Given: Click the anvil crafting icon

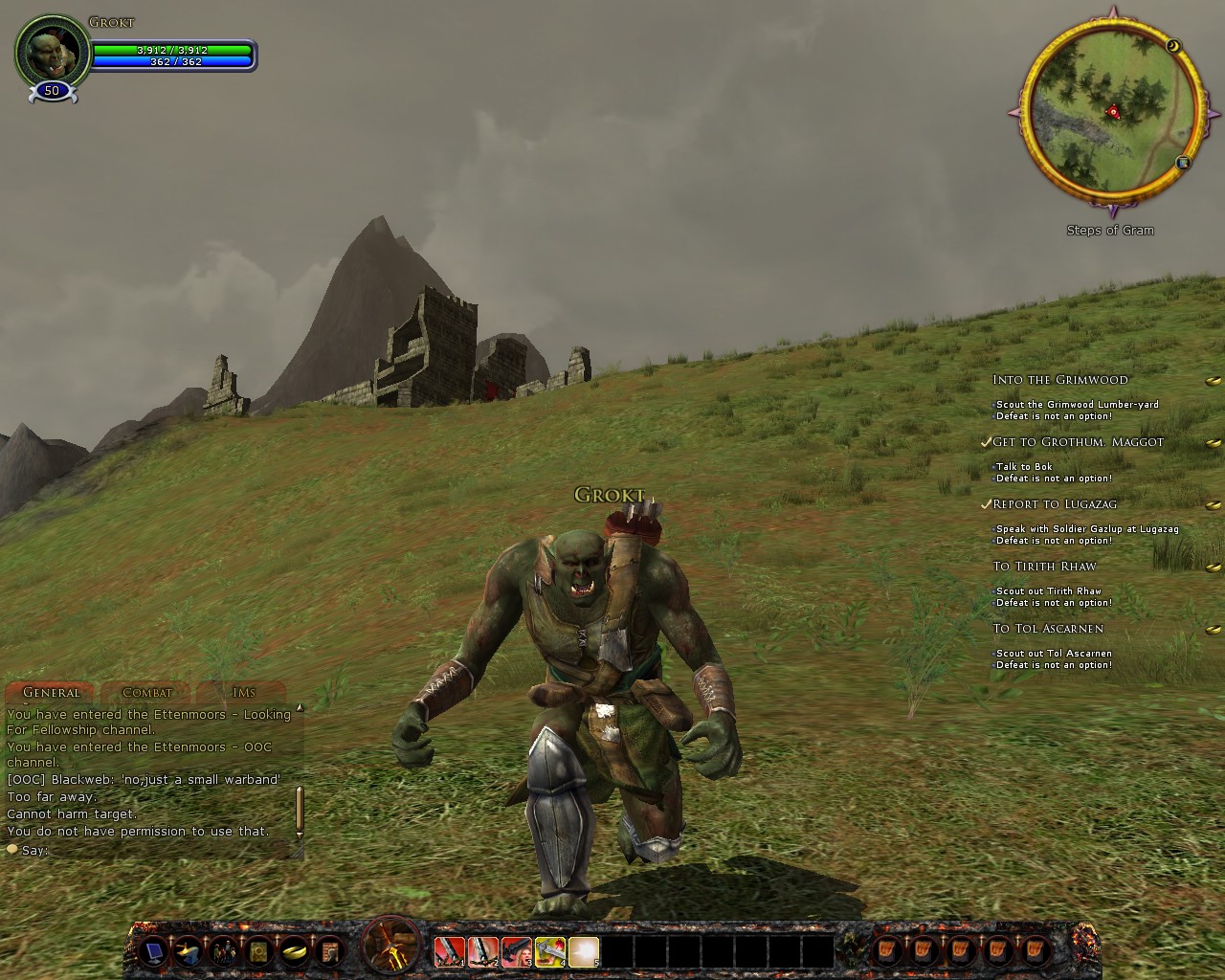Looking at the screenshot, I should click(189, 951).
